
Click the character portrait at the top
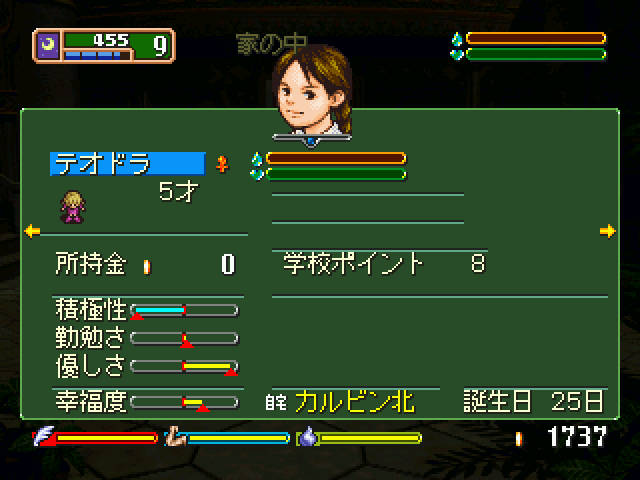(x=311, y=87)
